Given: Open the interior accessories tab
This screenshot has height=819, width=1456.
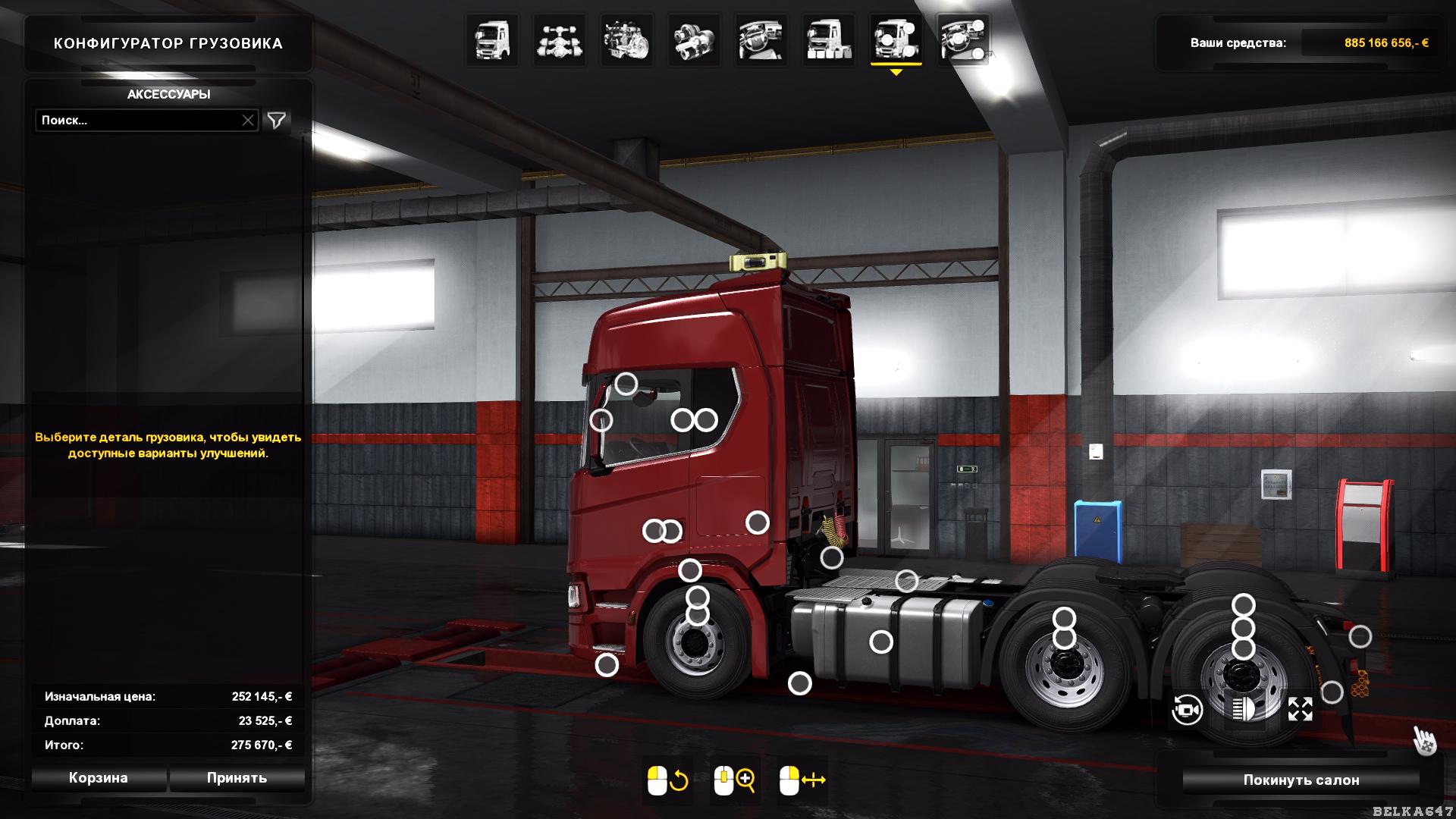Looking at the screenshot, I should 963,40.
